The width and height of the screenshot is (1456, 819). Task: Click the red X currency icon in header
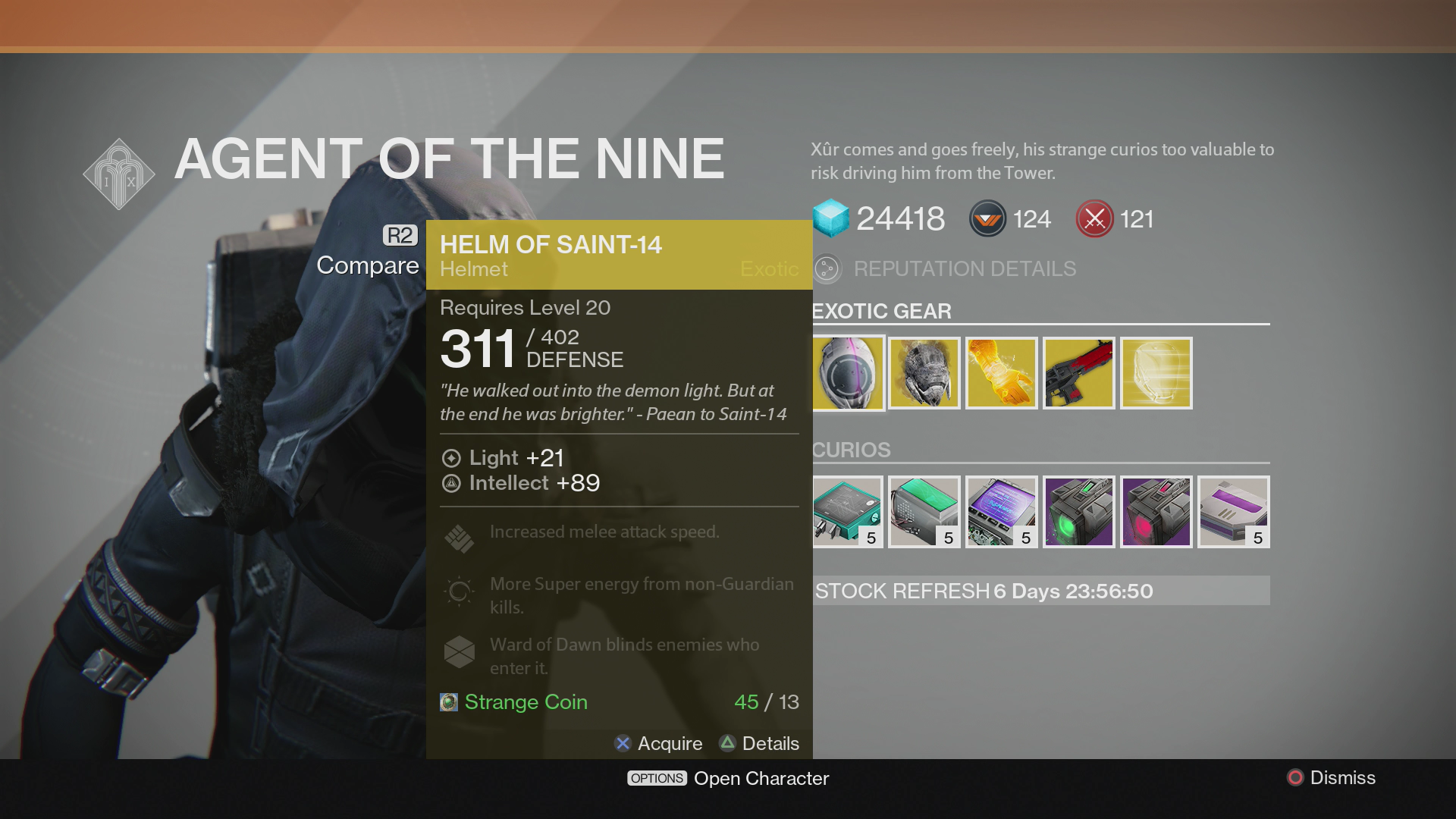tap(1094, 218)
